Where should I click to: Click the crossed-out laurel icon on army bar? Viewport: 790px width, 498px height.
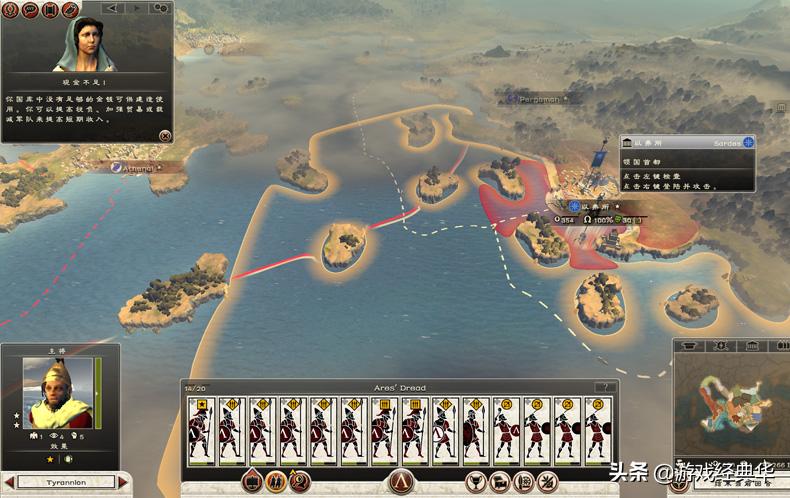pos(548,481)
